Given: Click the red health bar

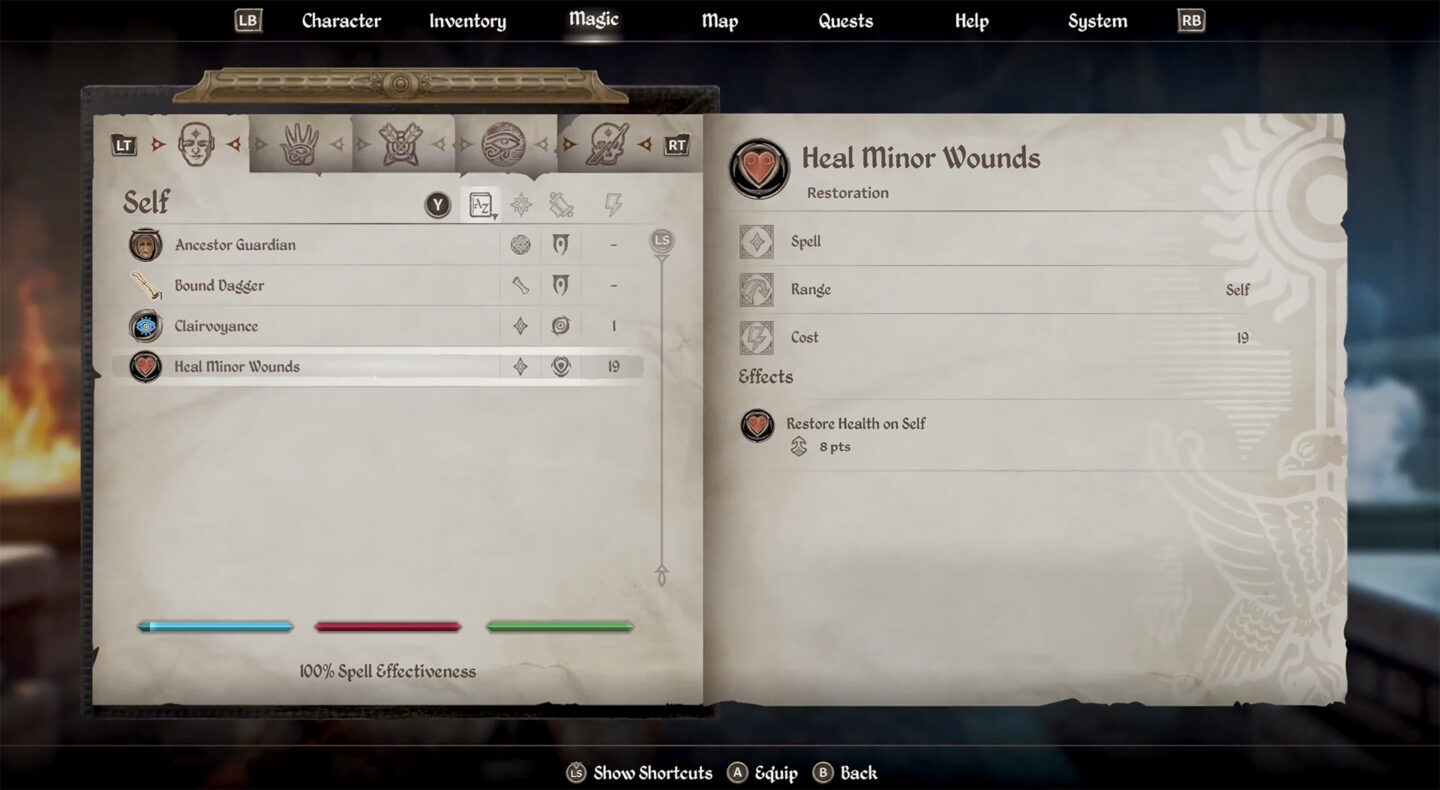Looking at the screenshot, I should click(388, 627).
